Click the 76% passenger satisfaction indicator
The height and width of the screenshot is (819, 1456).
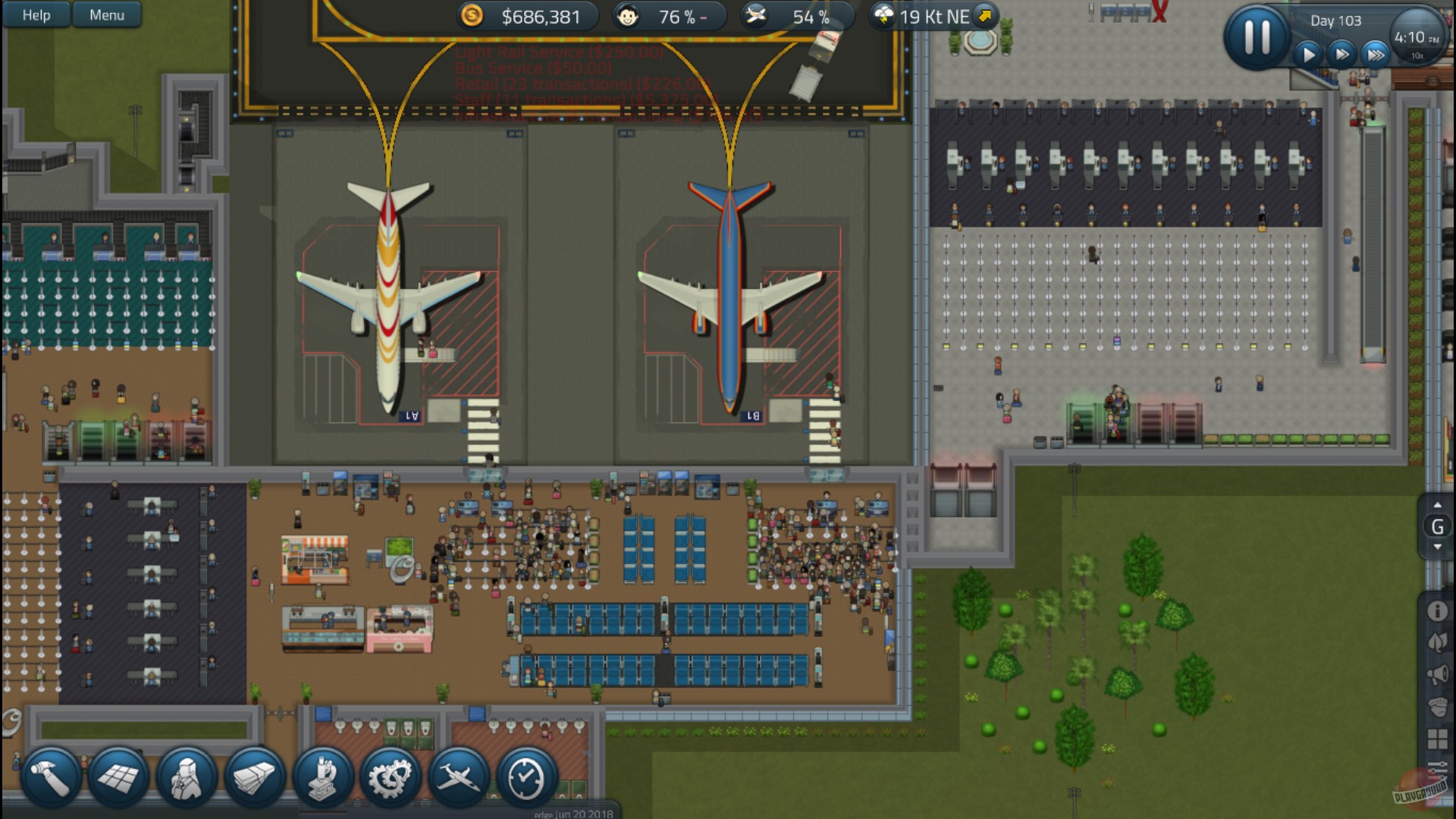666,14
